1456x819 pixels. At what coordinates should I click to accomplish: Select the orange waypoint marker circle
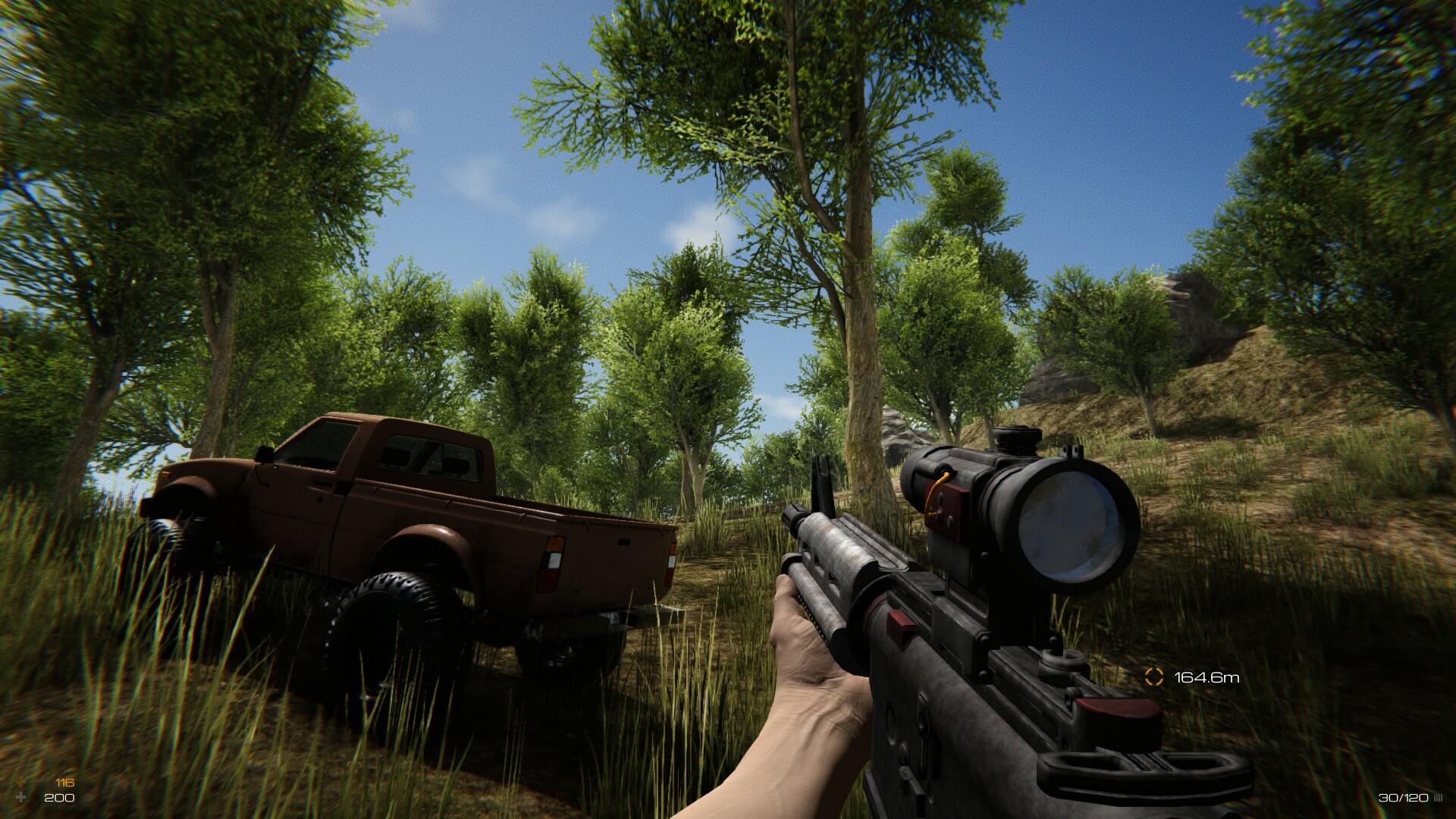pyautogui.click(x=1154, y=676)
